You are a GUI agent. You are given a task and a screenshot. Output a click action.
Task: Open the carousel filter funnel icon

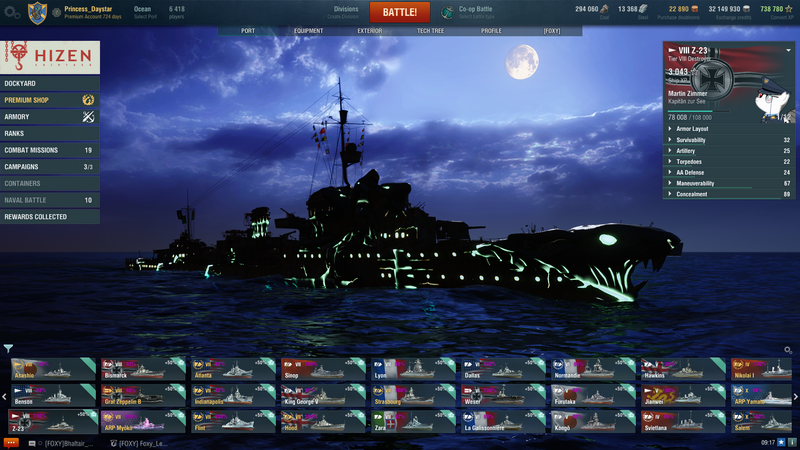(x=8, y=349)
